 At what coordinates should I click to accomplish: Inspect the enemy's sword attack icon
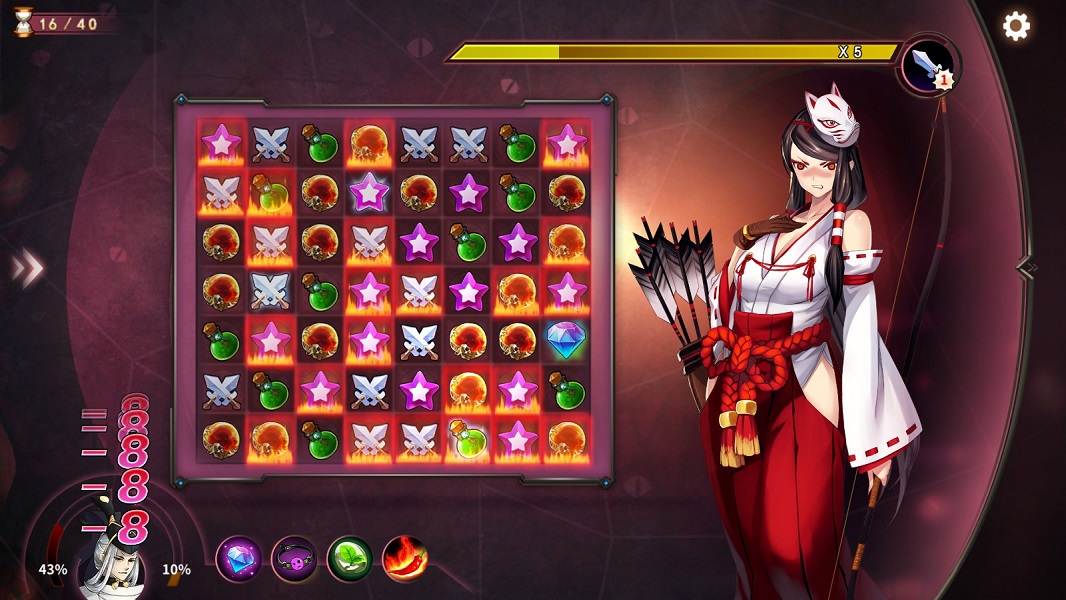(928, 65)
